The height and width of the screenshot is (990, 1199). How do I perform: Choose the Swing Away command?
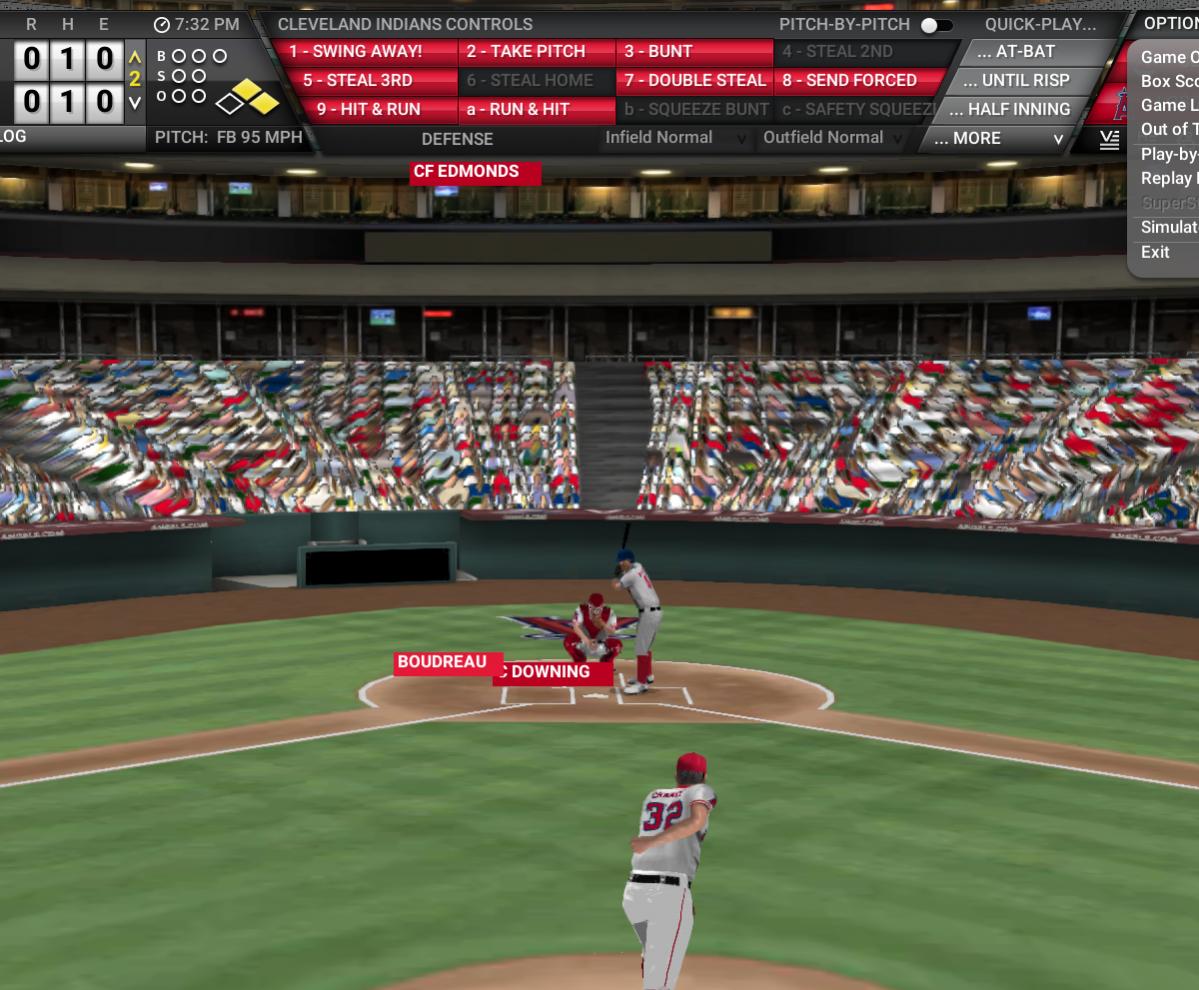[x=367, y=52]
